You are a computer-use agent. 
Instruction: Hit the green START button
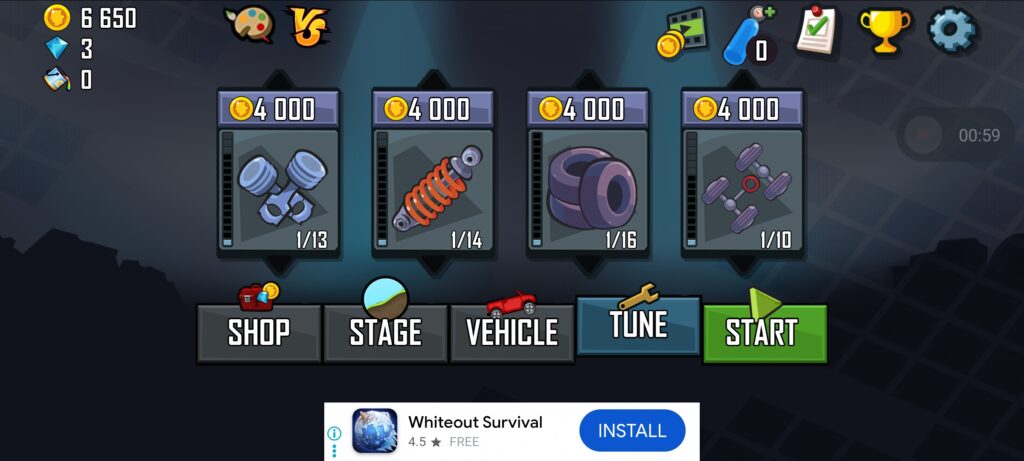(x=764, y=332)
